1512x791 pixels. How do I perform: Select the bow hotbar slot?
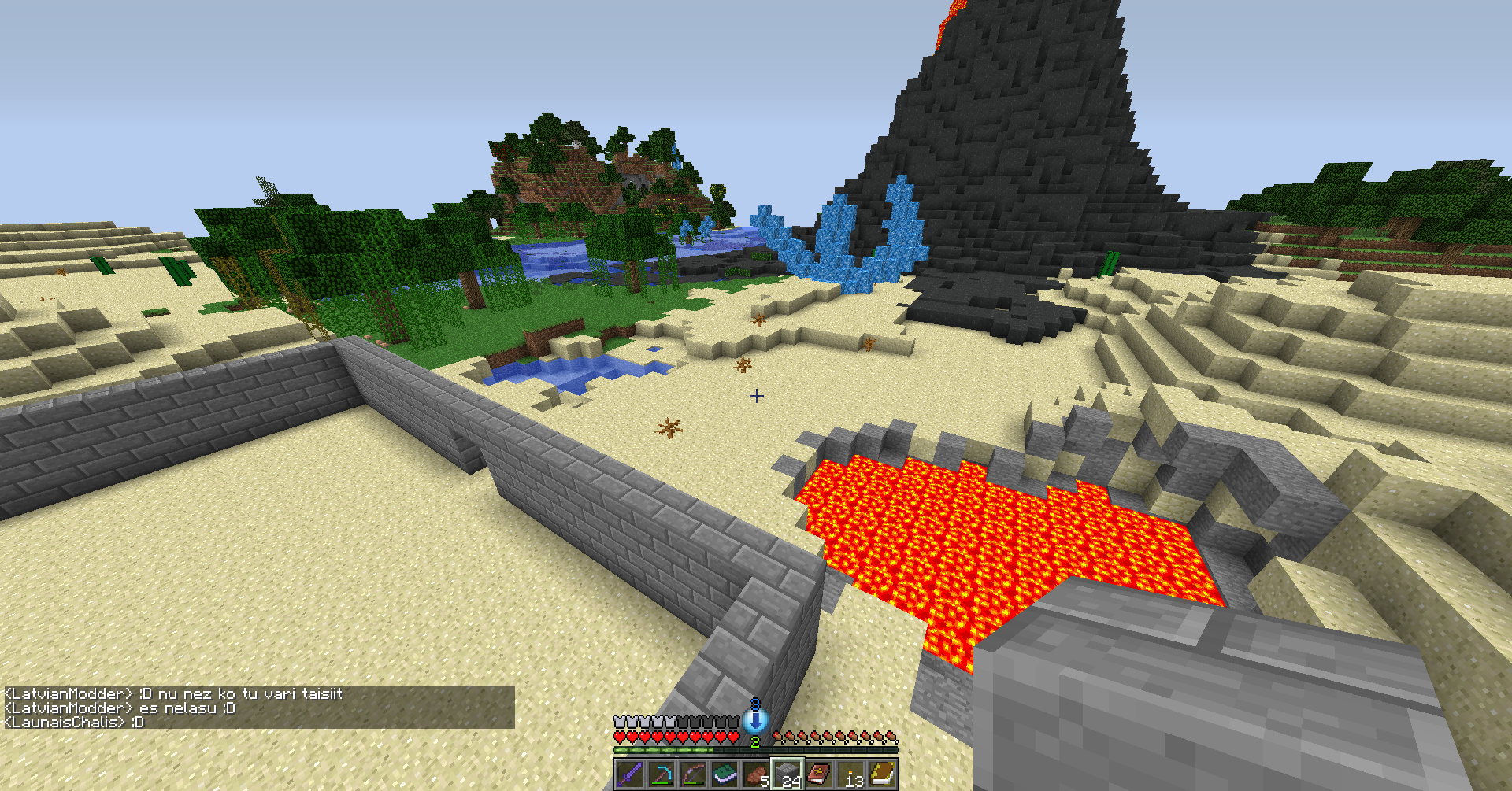692,774
